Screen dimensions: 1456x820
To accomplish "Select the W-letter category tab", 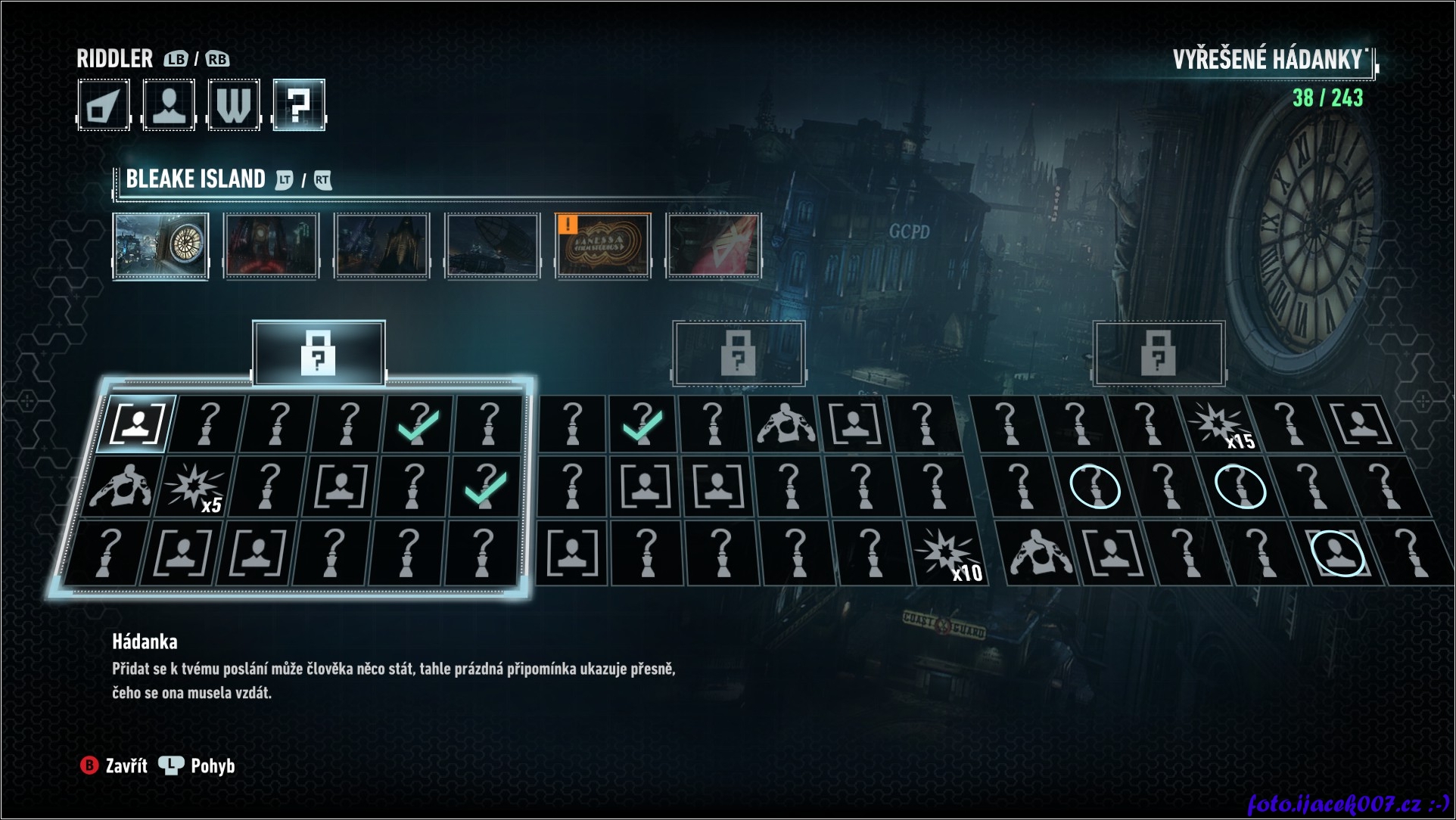I will point(234,105).
